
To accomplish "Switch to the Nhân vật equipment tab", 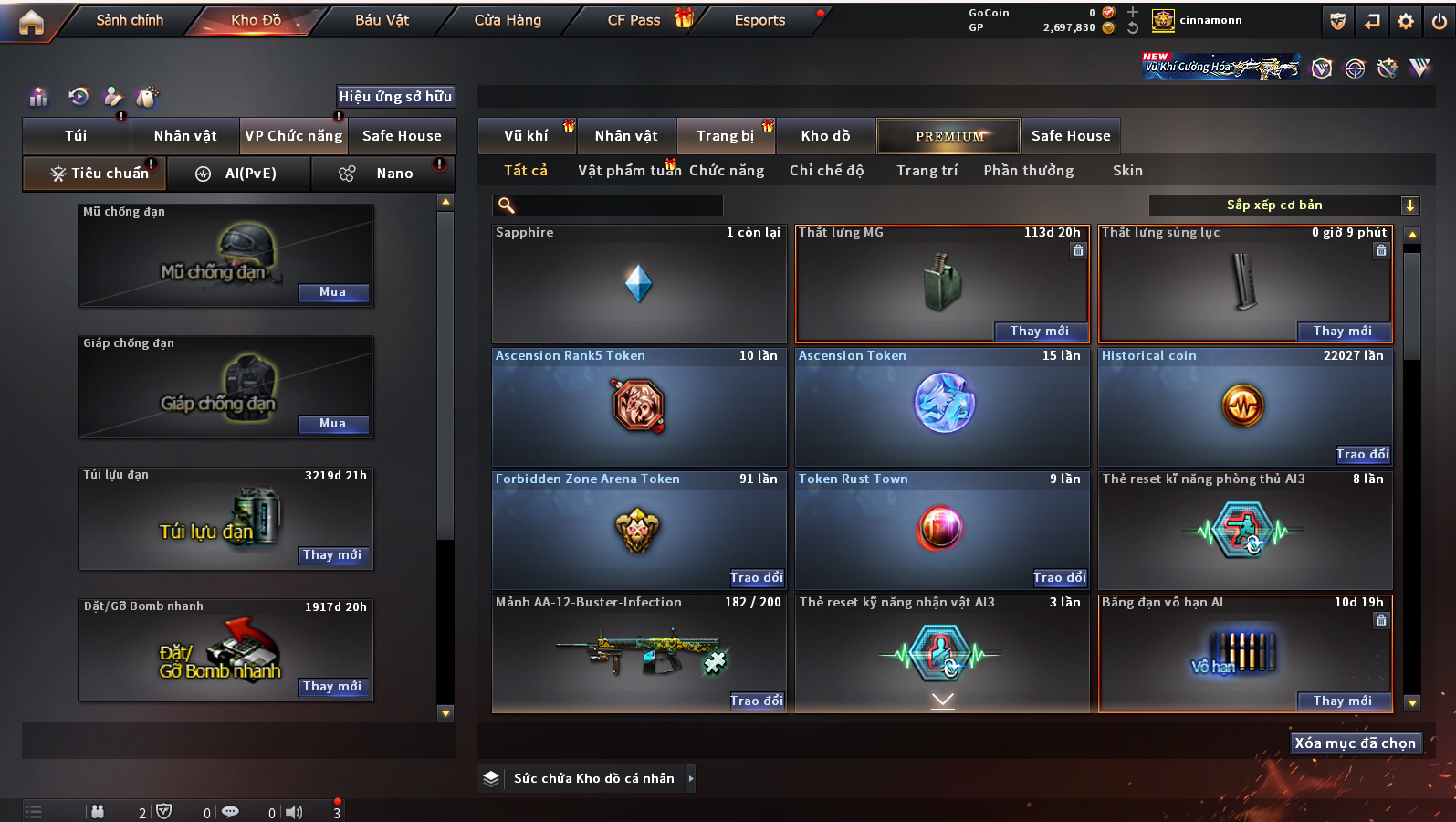I will pos(185,136).
